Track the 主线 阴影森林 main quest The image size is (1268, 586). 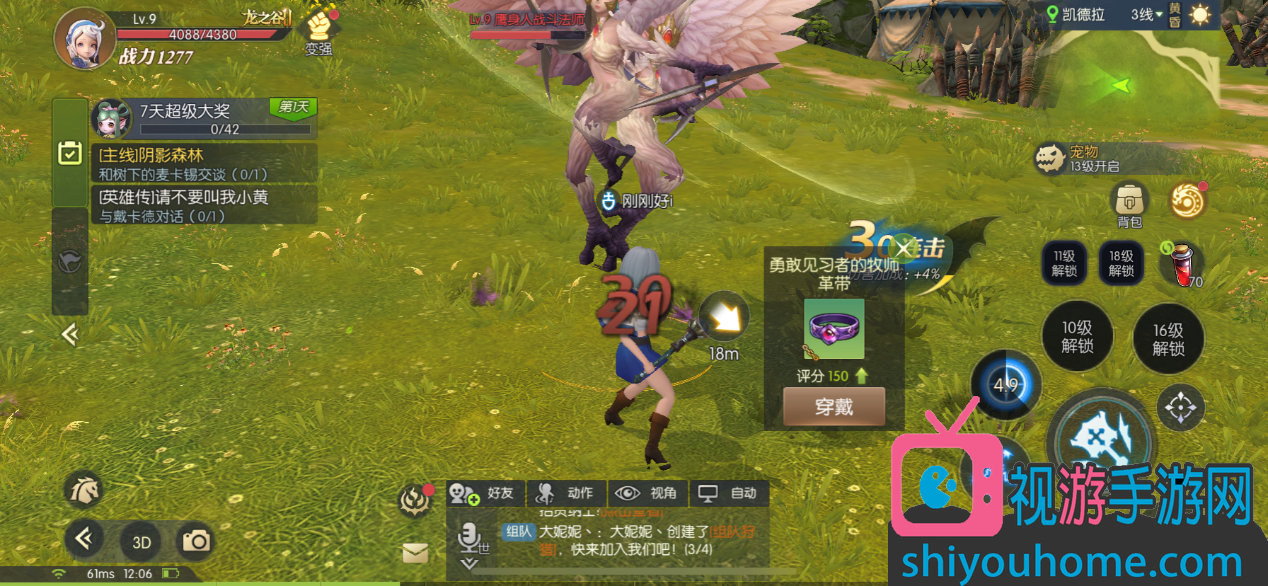[204, 164]
